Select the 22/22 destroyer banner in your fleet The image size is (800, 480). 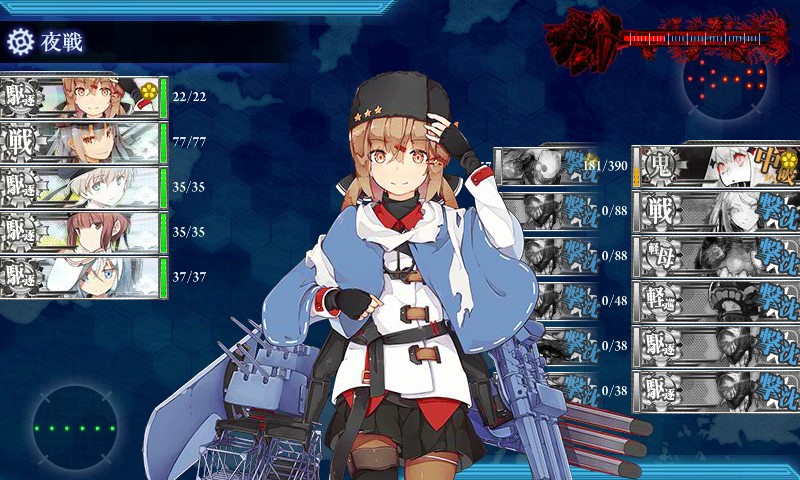[80, 97]
